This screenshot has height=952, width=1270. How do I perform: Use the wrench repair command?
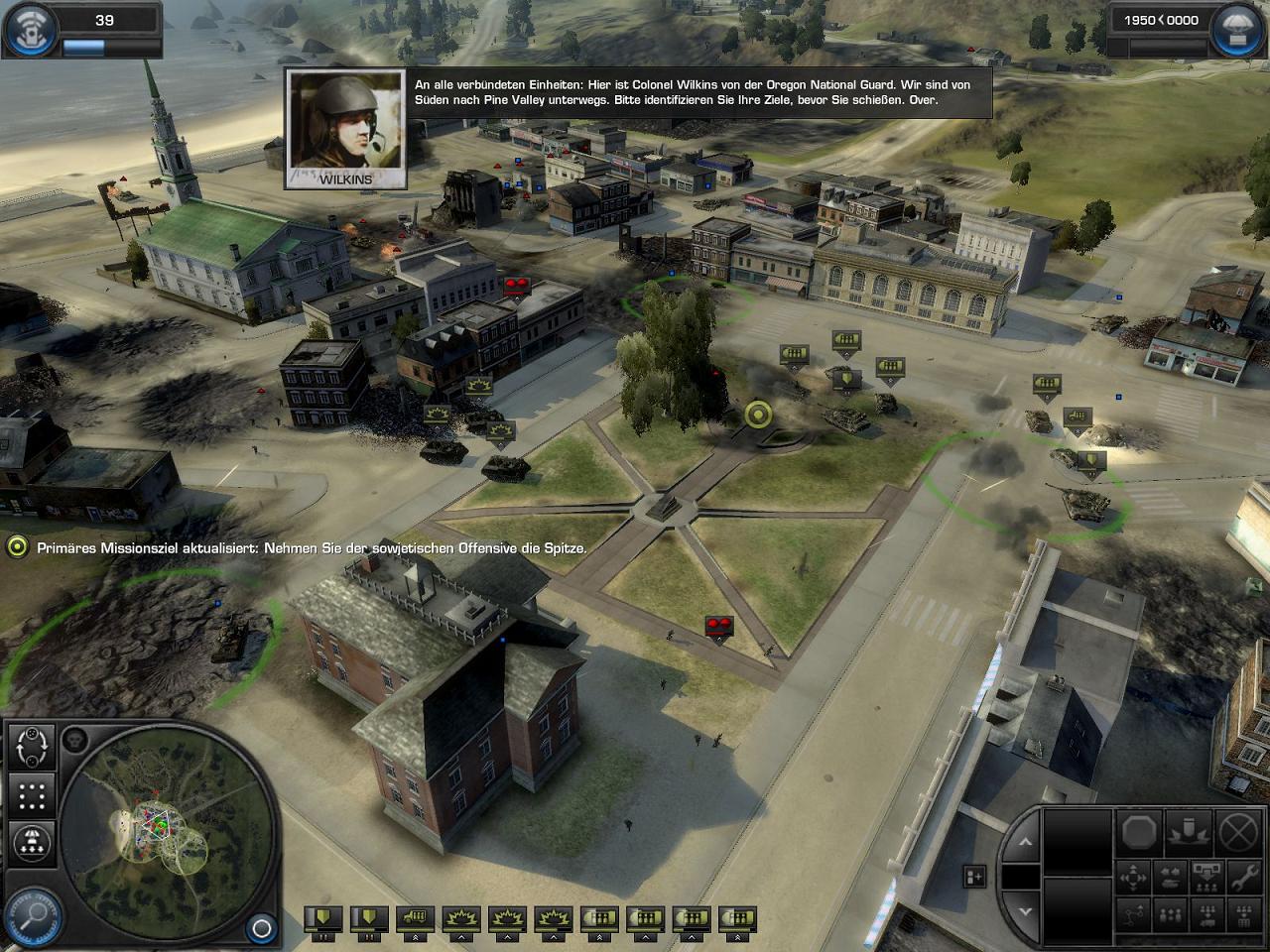[1242, 877]
